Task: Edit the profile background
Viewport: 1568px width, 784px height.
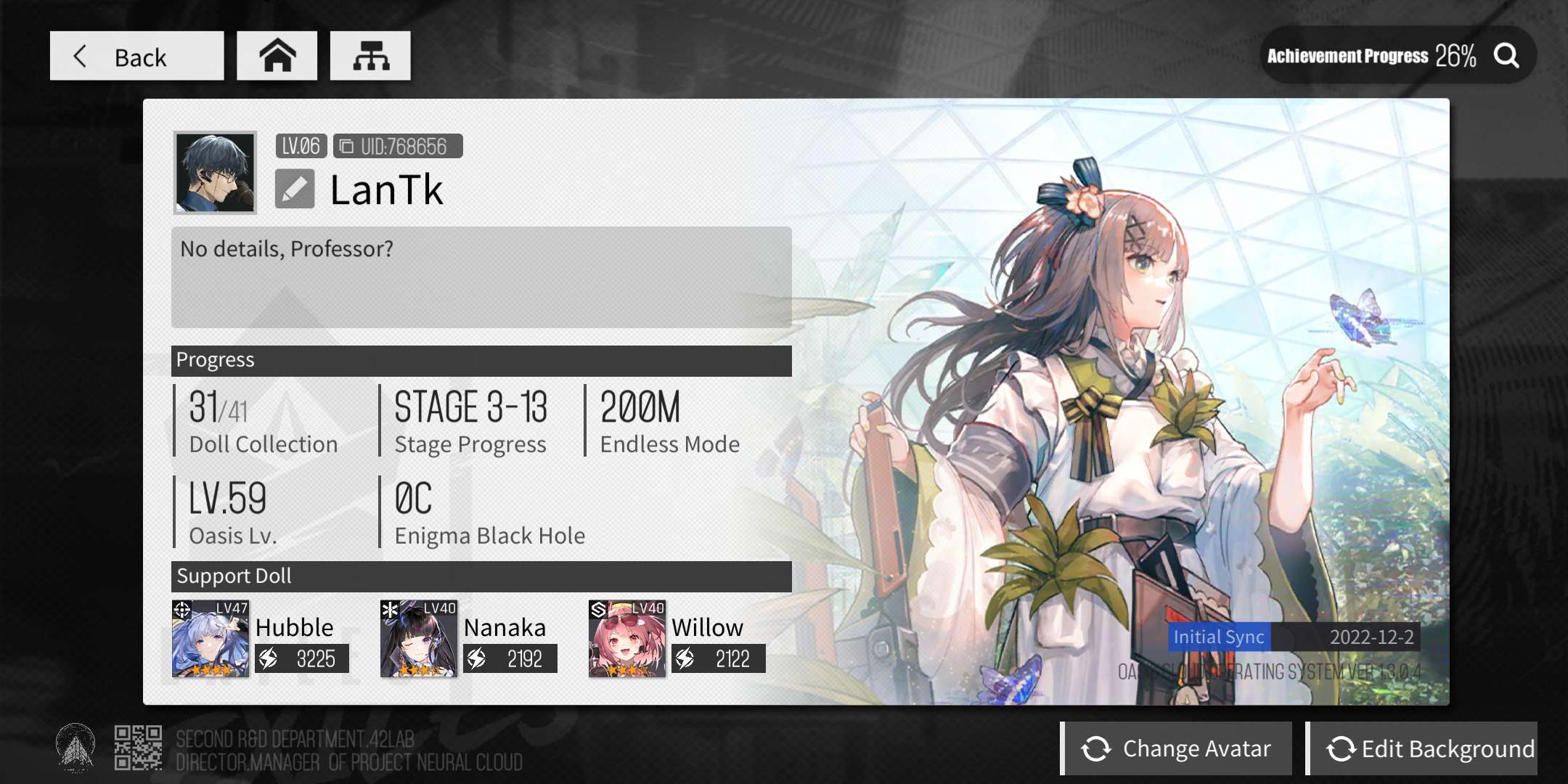Action: [1422, 748]
